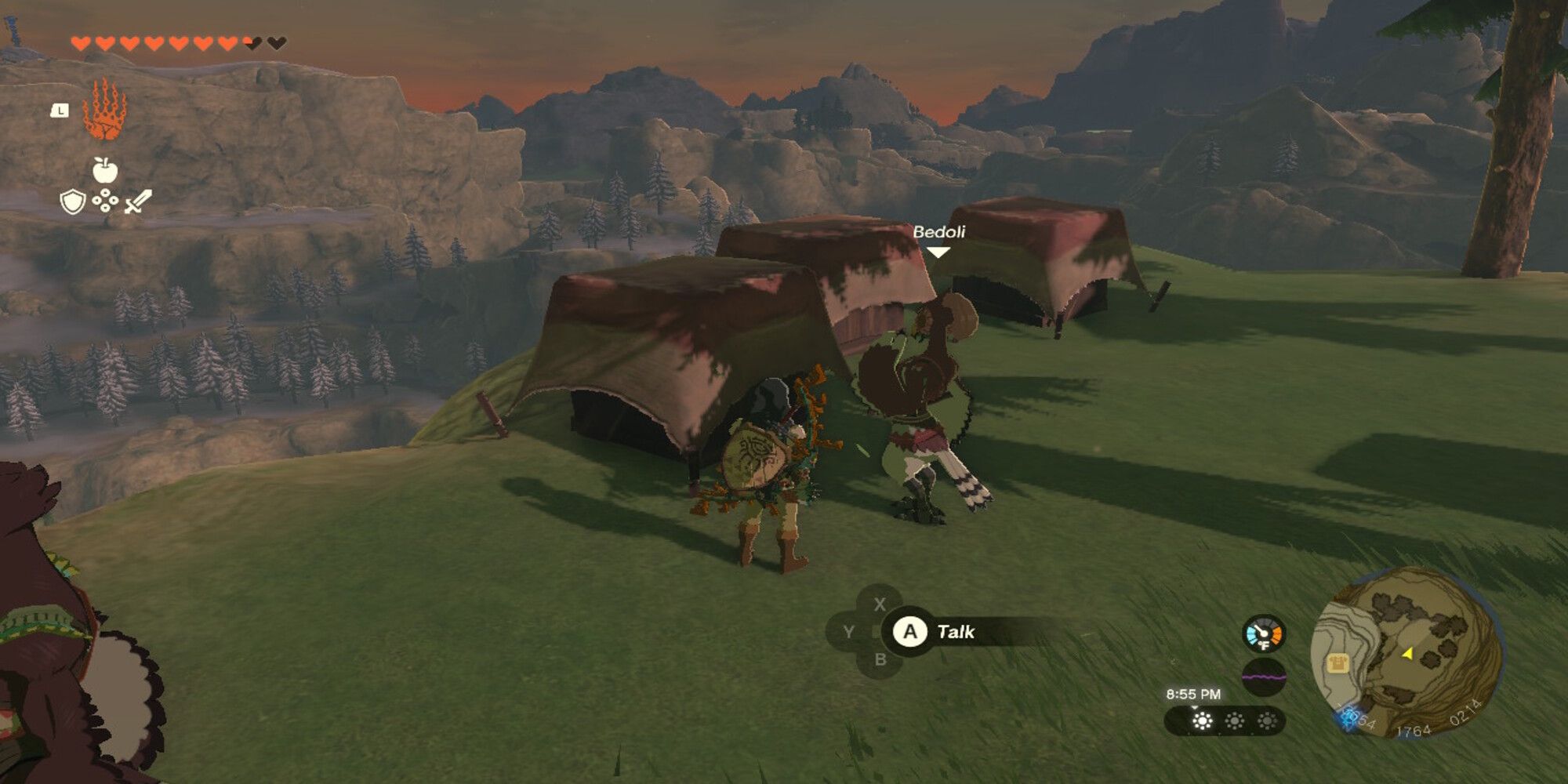Open the sword weapon quick-select icon
This screenshot has width=1568, height=784.
click(137, 201)
